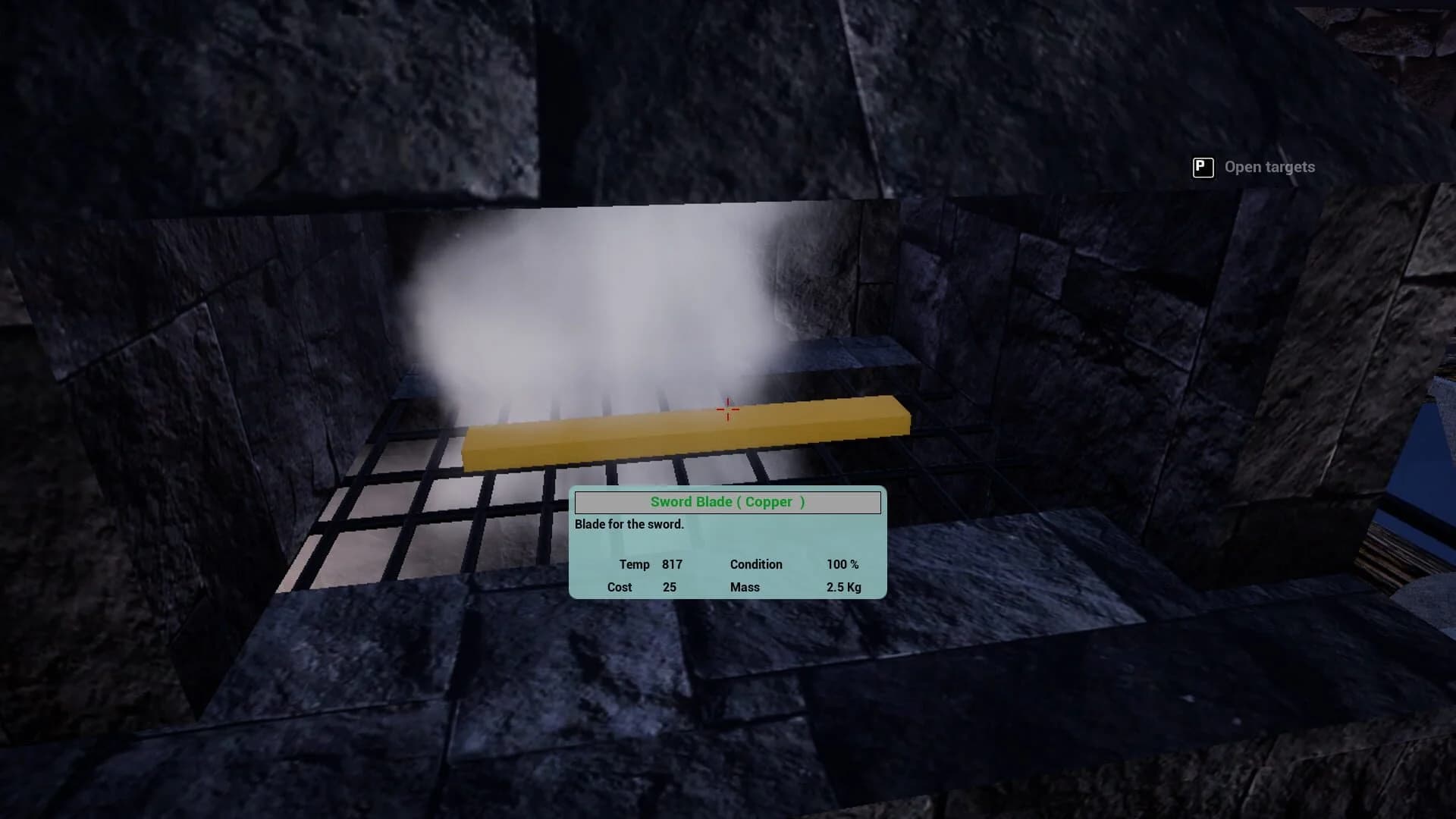The height and width of the screenshot is (819, 1456).
Task: Click the Condition stat label
Action: pyautogui.click(x=755, y=564)
